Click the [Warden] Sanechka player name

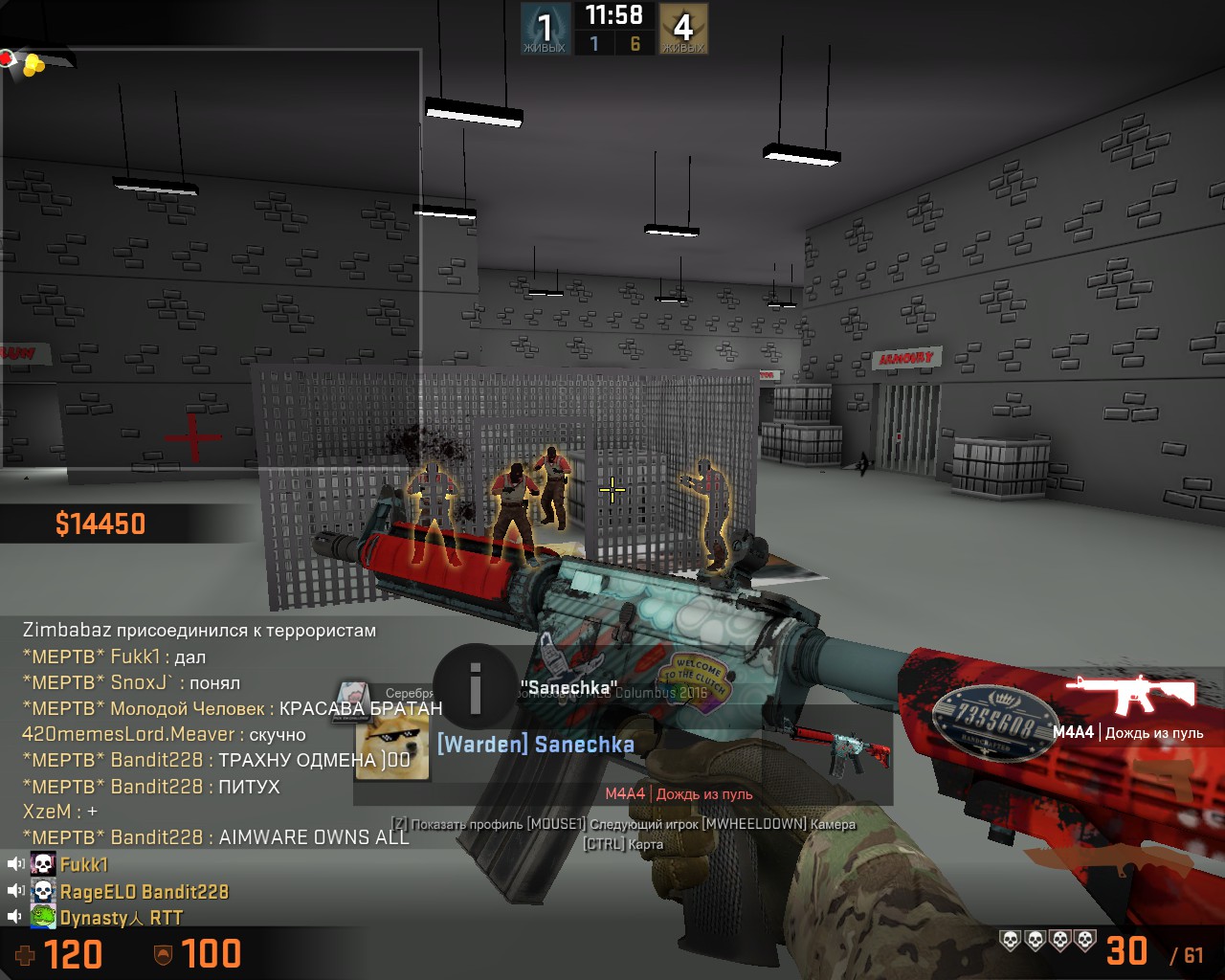click(x=535, y=745)
